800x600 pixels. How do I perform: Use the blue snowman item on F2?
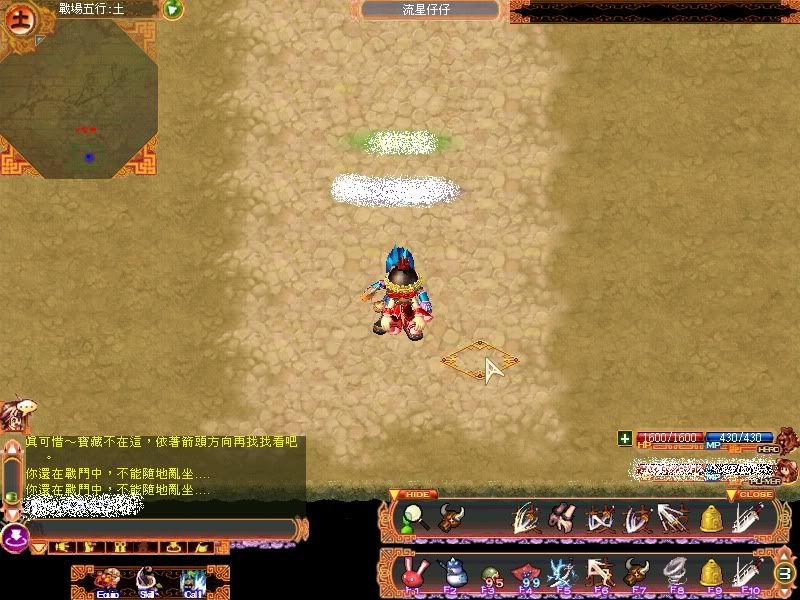click(450, 572)
